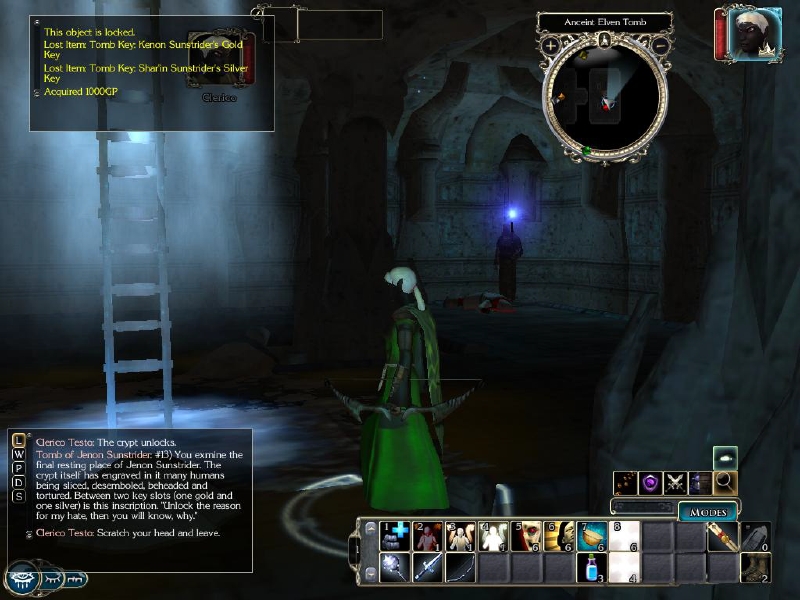This screenshot has height=600, width=800.
Task: Use the skull with red eye ability
Action: pos(526,536)
